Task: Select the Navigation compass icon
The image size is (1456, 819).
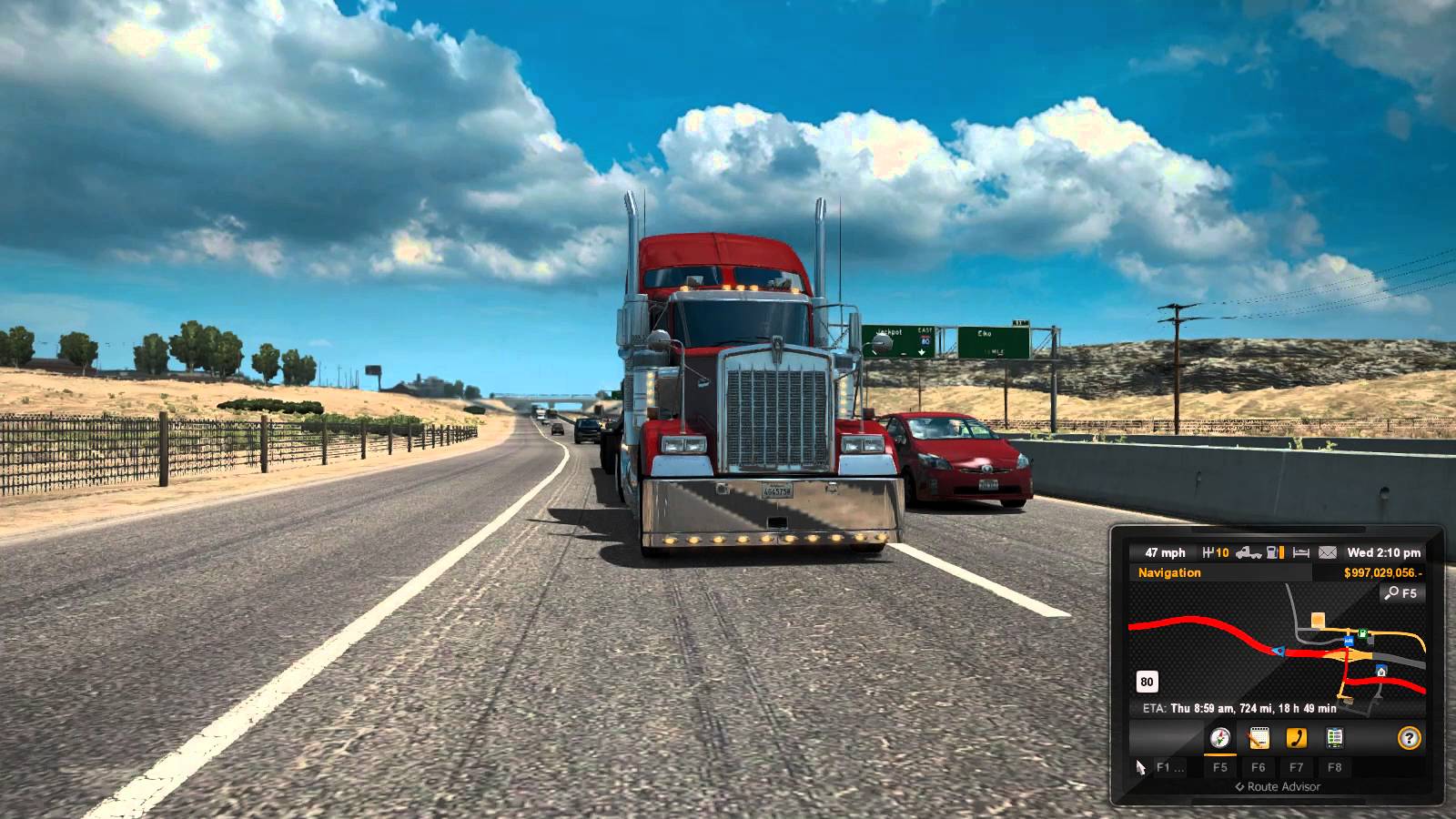Action: click(x=1220, y=738)
